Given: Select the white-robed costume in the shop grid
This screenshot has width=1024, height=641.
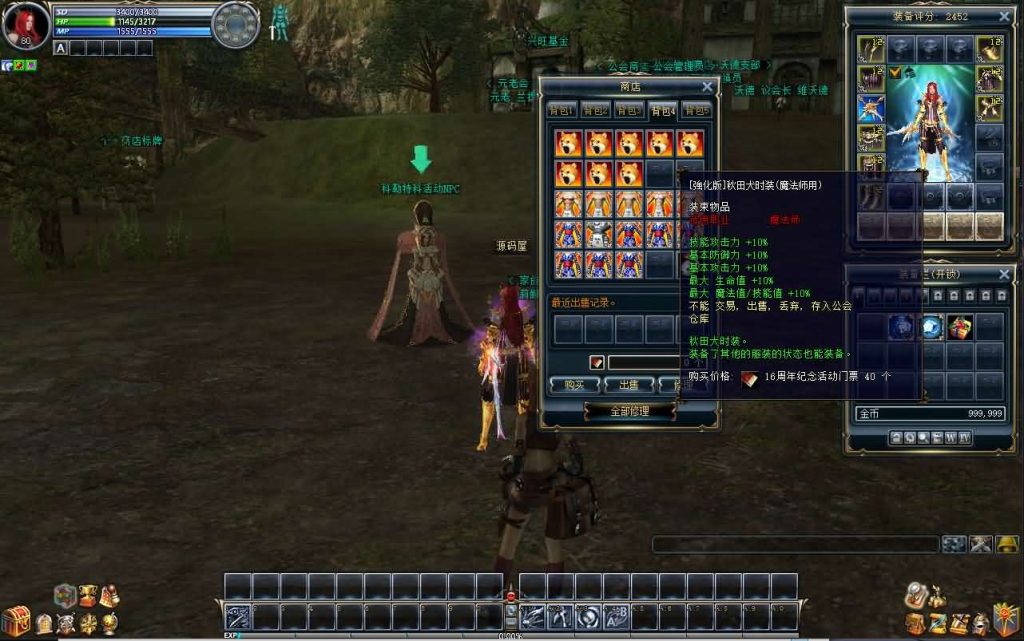Looking at the screenshot, I should point(598,234).
